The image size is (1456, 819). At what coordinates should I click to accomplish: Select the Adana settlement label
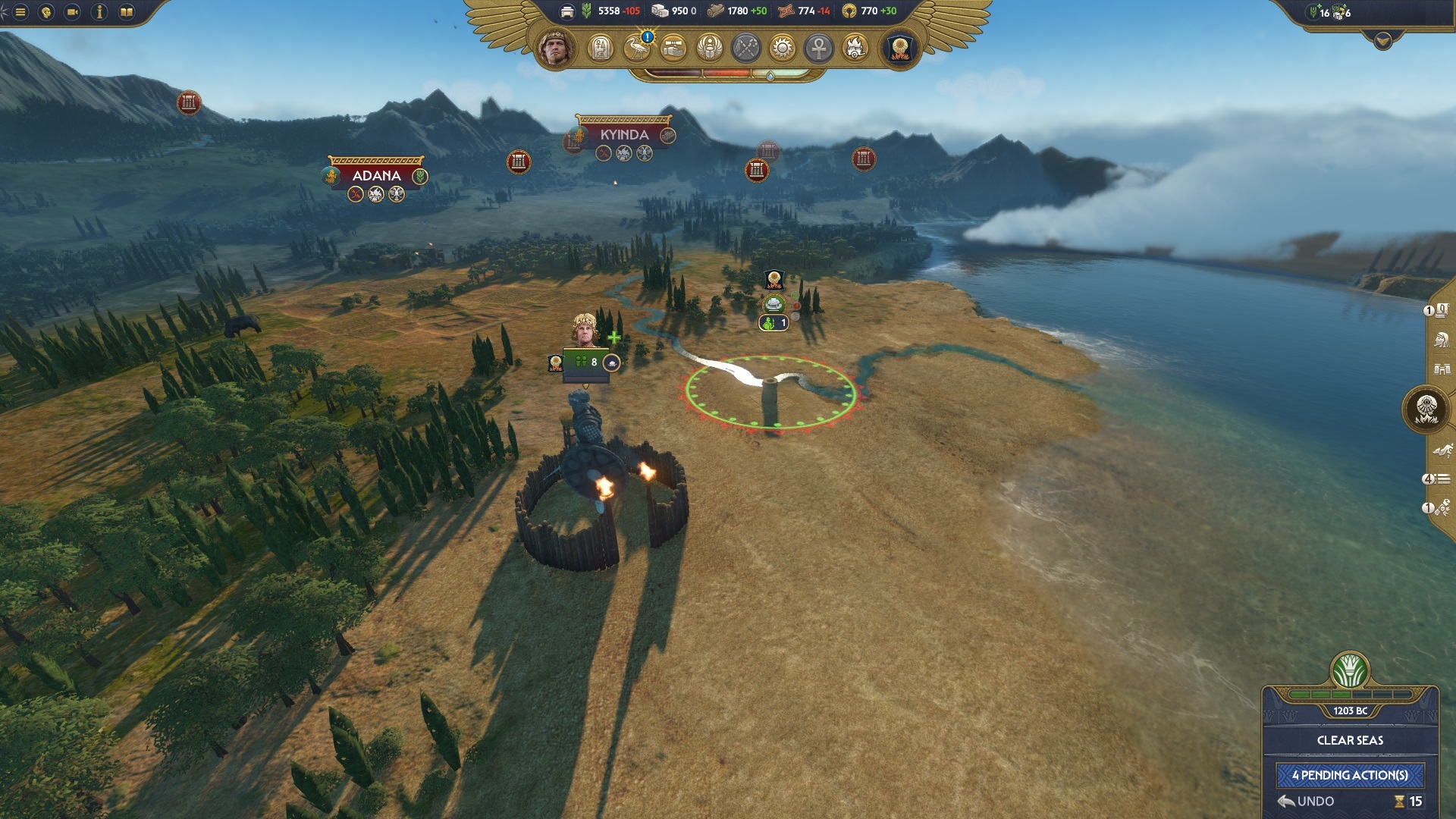pos(376,175)
